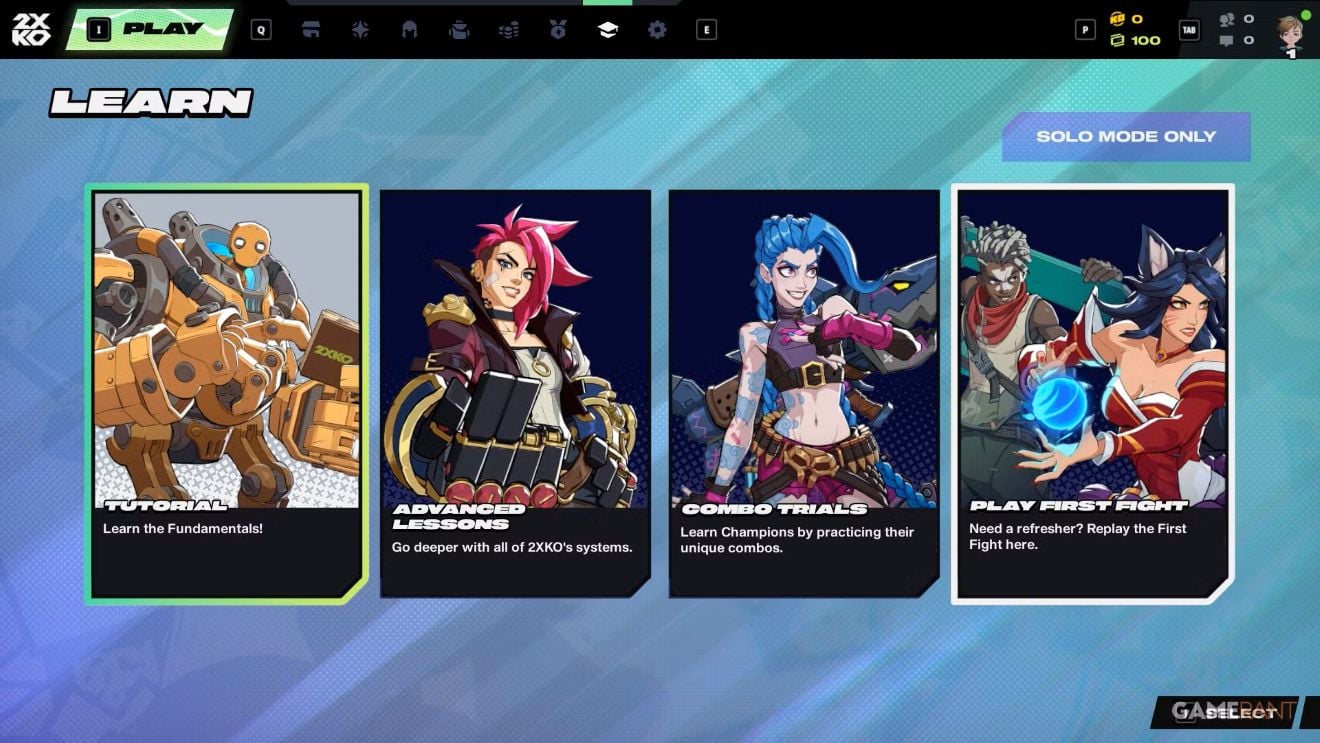Screen dimensions: 1320x743
Task: Open the medal icon tab
Action: [558, 30]
